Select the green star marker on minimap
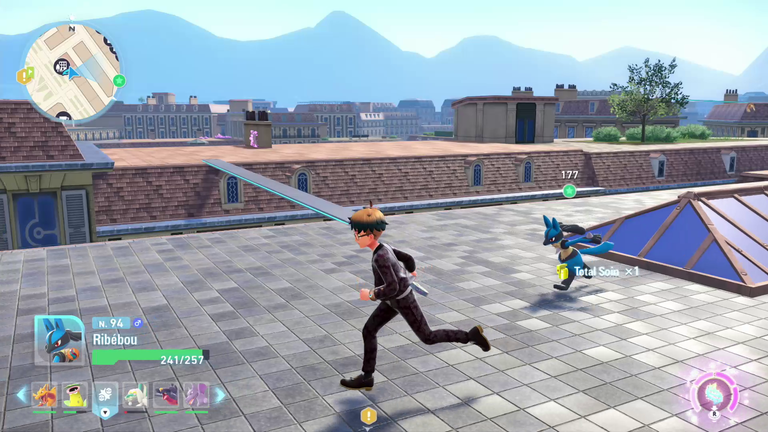768x432 pixels. coord(119,80)
